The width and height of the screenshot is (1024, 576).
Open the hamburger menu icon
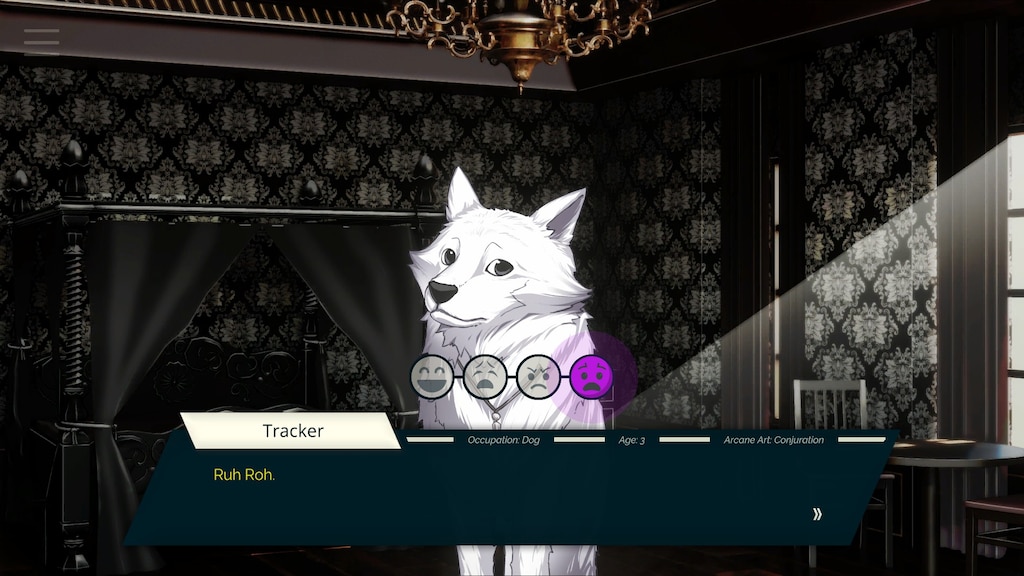pos(42,39)
